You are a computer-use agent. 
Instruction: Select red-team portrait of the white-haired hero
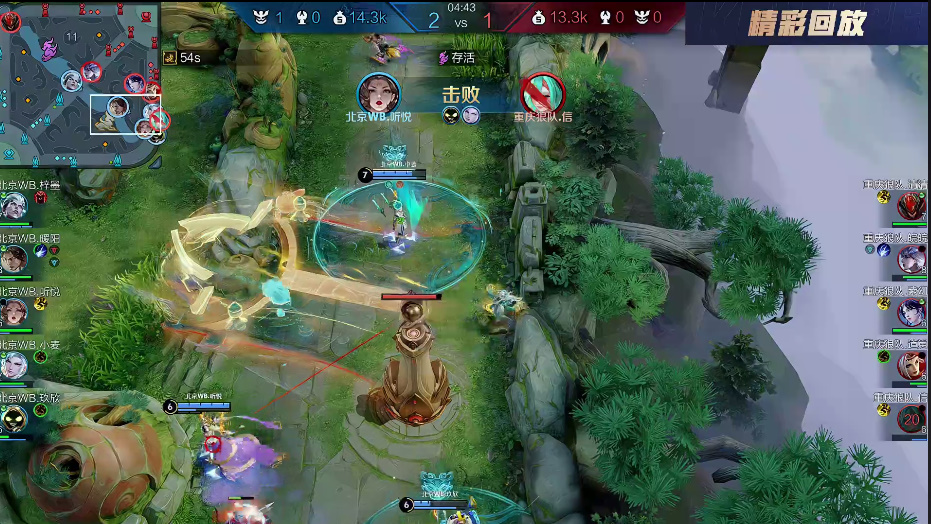911,259
